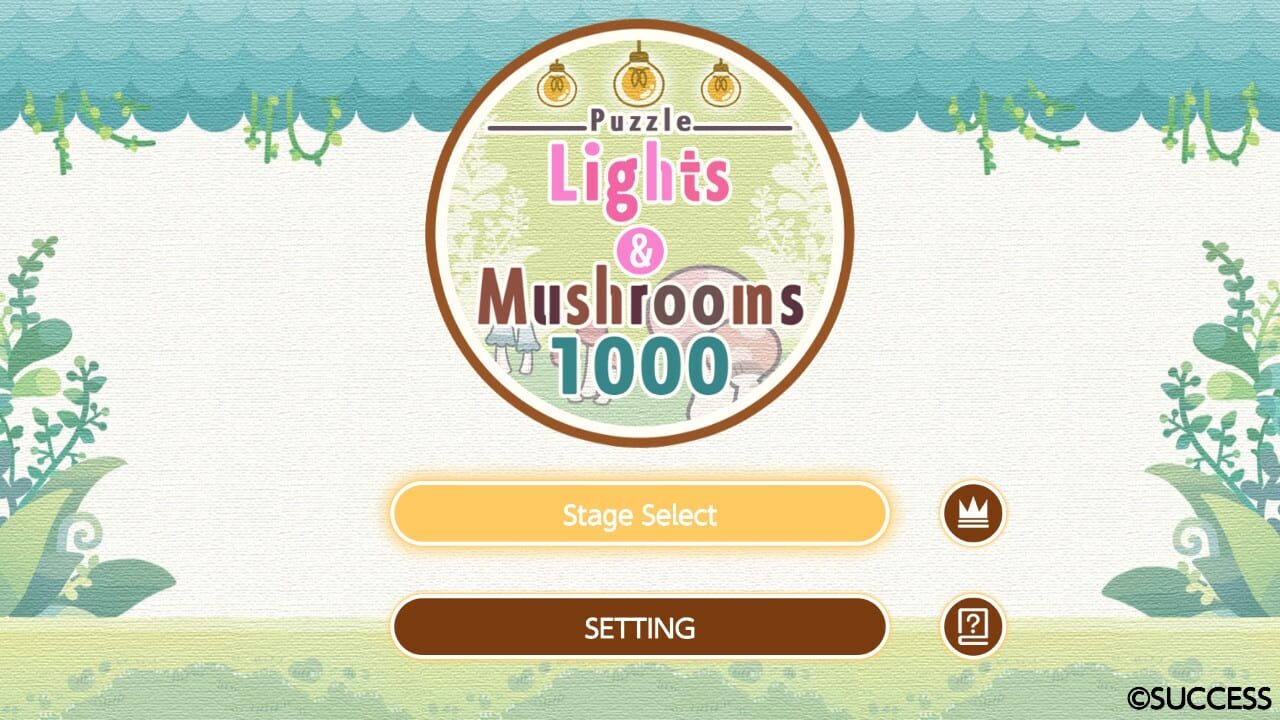Select the crown symbol inside the brown circle
This screenshot has width=1280, height=720.
pyautogui.click(x=973, y=514)
